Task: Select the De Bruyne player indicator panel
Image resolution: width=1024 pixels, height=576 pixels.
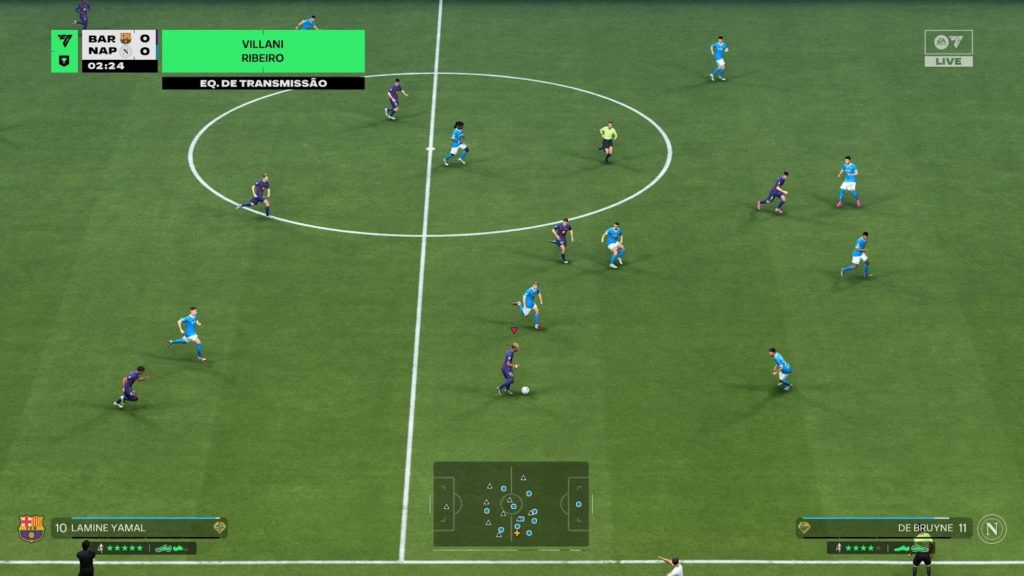Action: [884, 528]
